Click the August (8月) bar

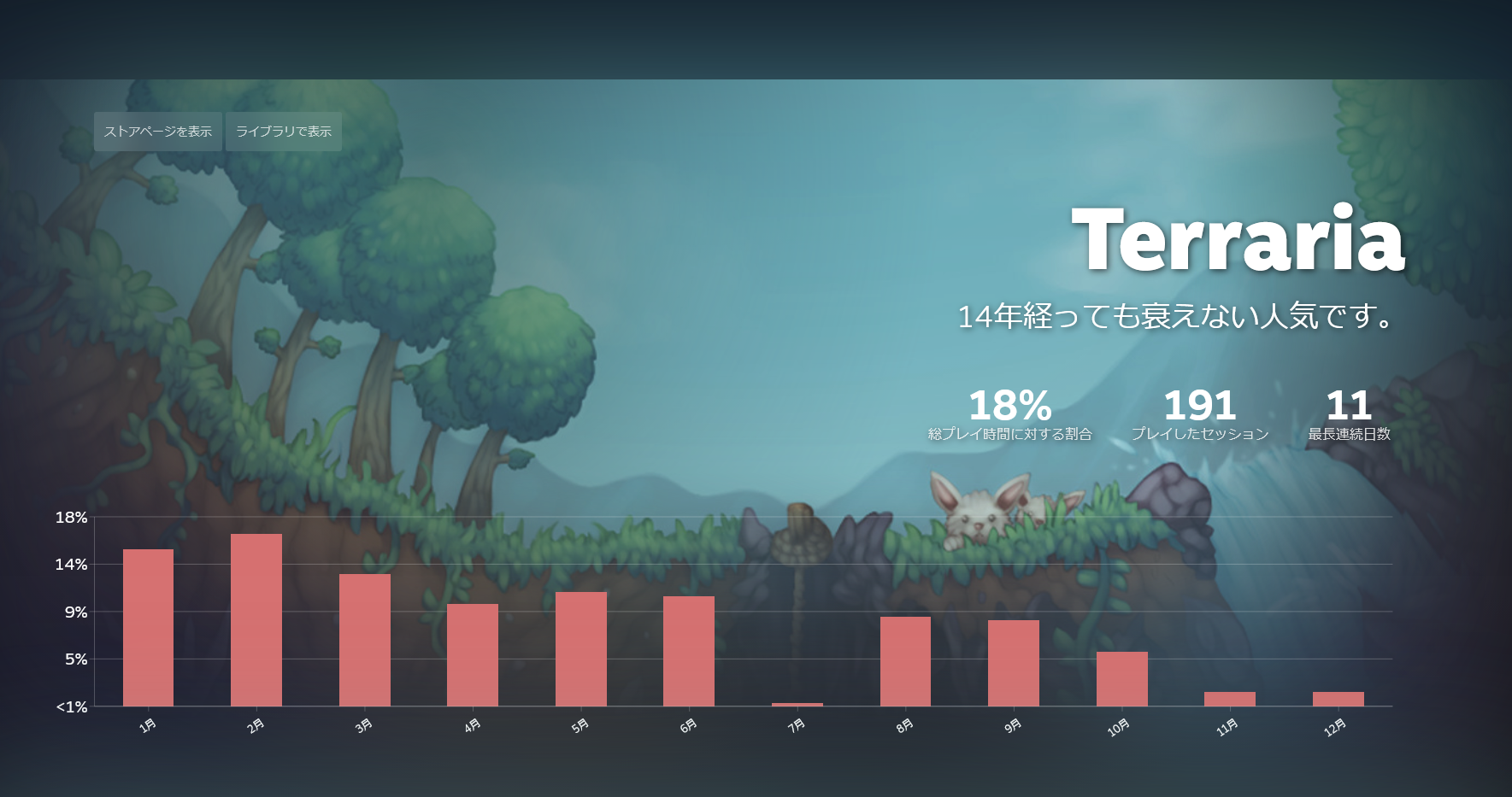click(x=904, y=662)
